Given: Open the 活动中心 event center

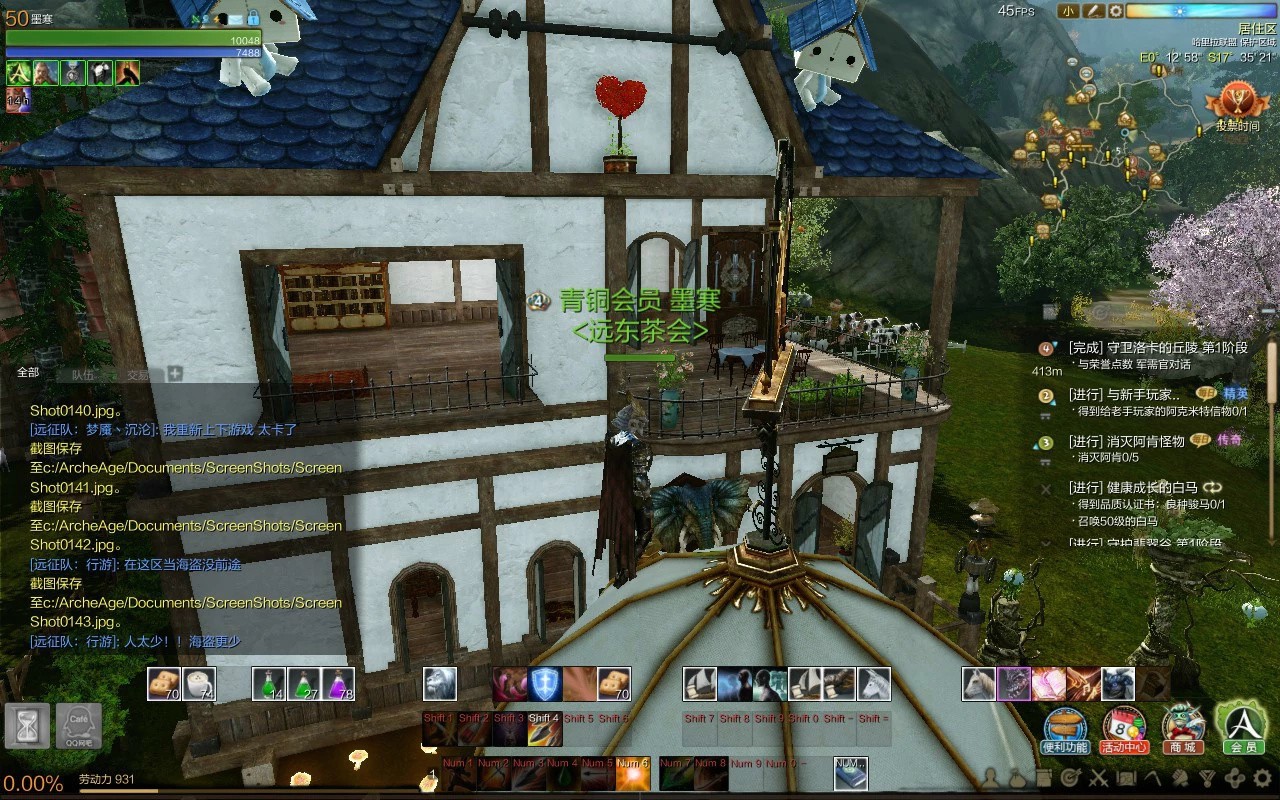Looking at the screenshot, I should pos(1124,728).
